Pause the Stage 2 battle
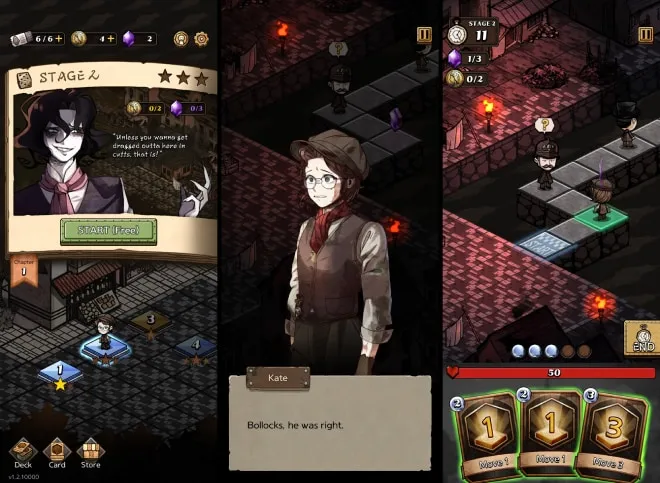This screenshot has width=660, height=483. 645,35
